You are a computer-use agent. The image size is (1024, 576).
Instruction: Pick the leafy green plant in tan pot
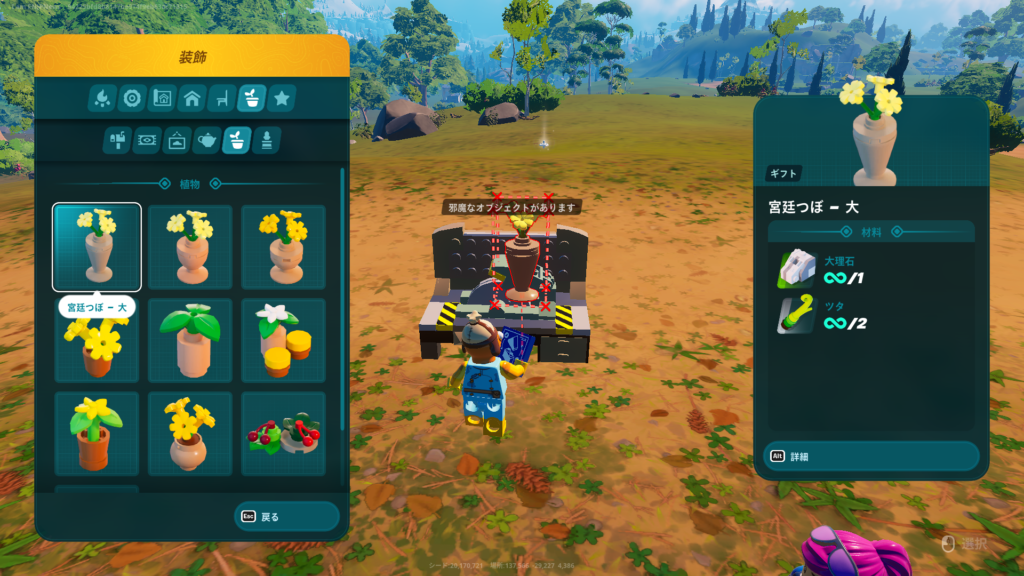click(190, 340)
